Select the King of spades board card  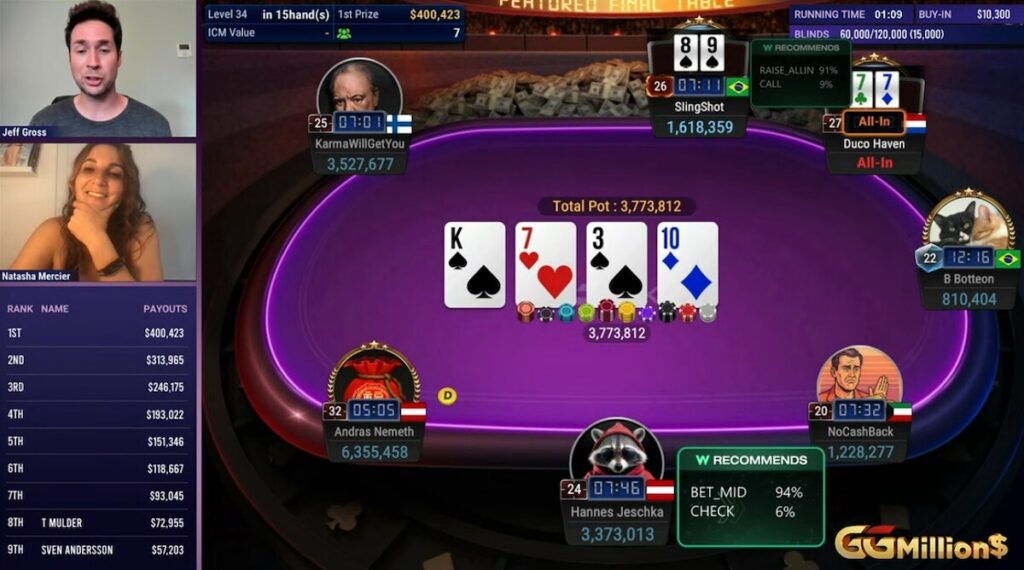click(x=475, y=264)
